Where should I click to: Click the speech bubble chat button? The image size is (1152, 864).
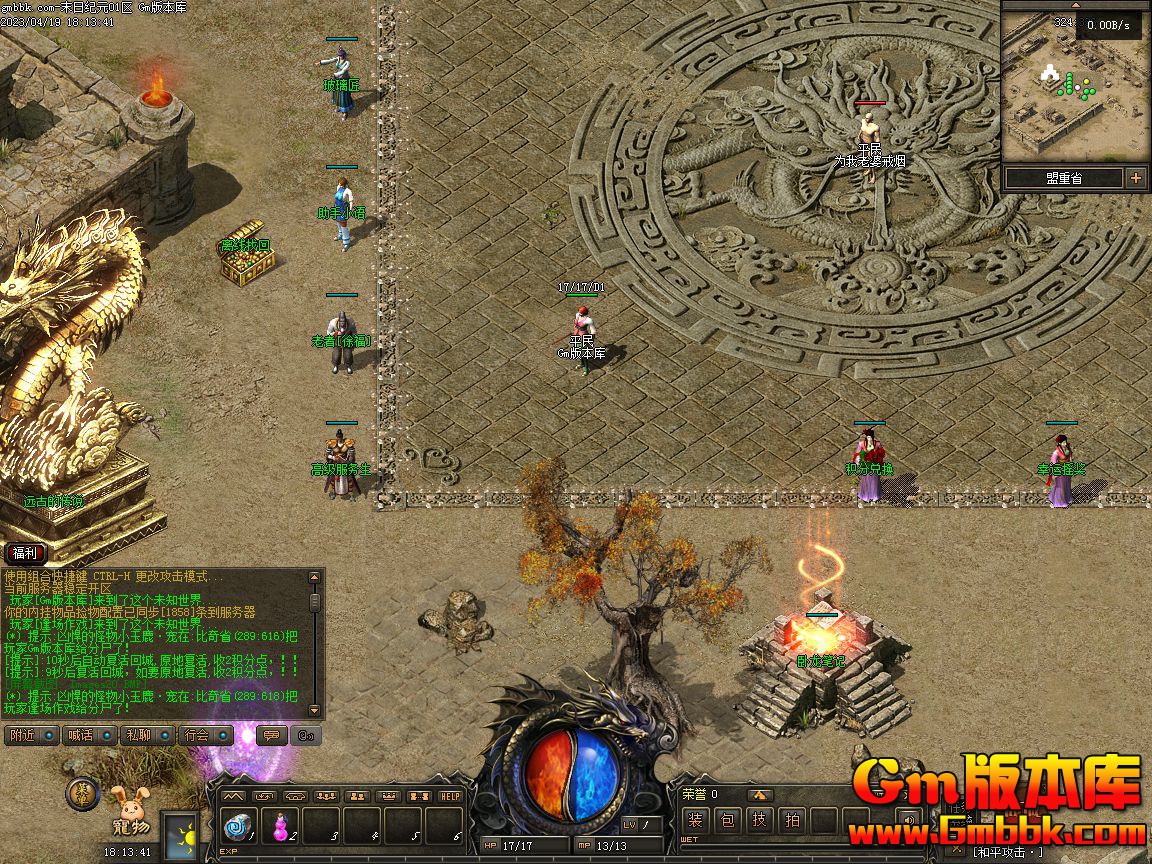click(268, 735)
